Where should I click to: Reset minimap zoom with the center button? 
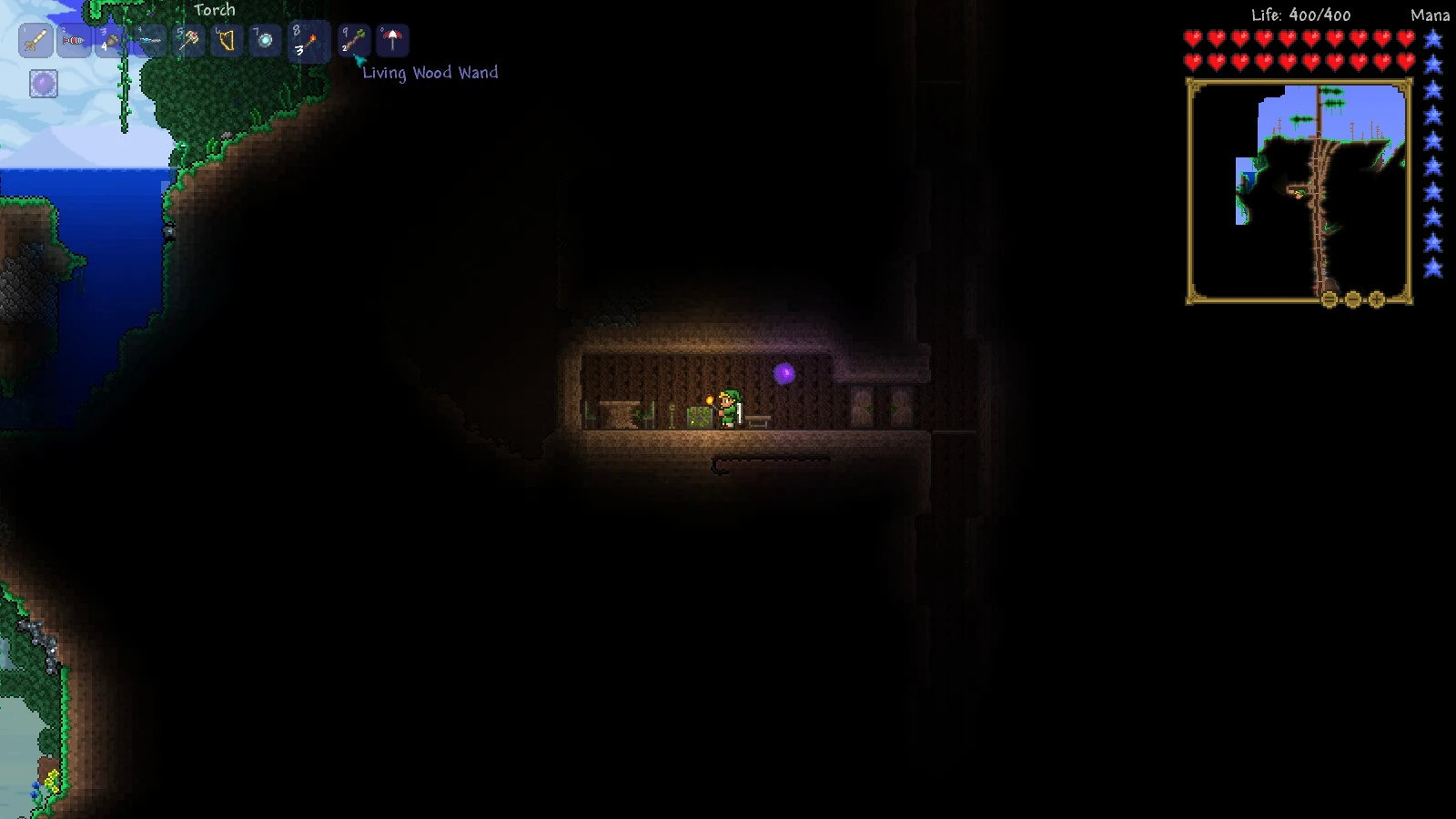pyautogui.click(x=1329, y=299)
